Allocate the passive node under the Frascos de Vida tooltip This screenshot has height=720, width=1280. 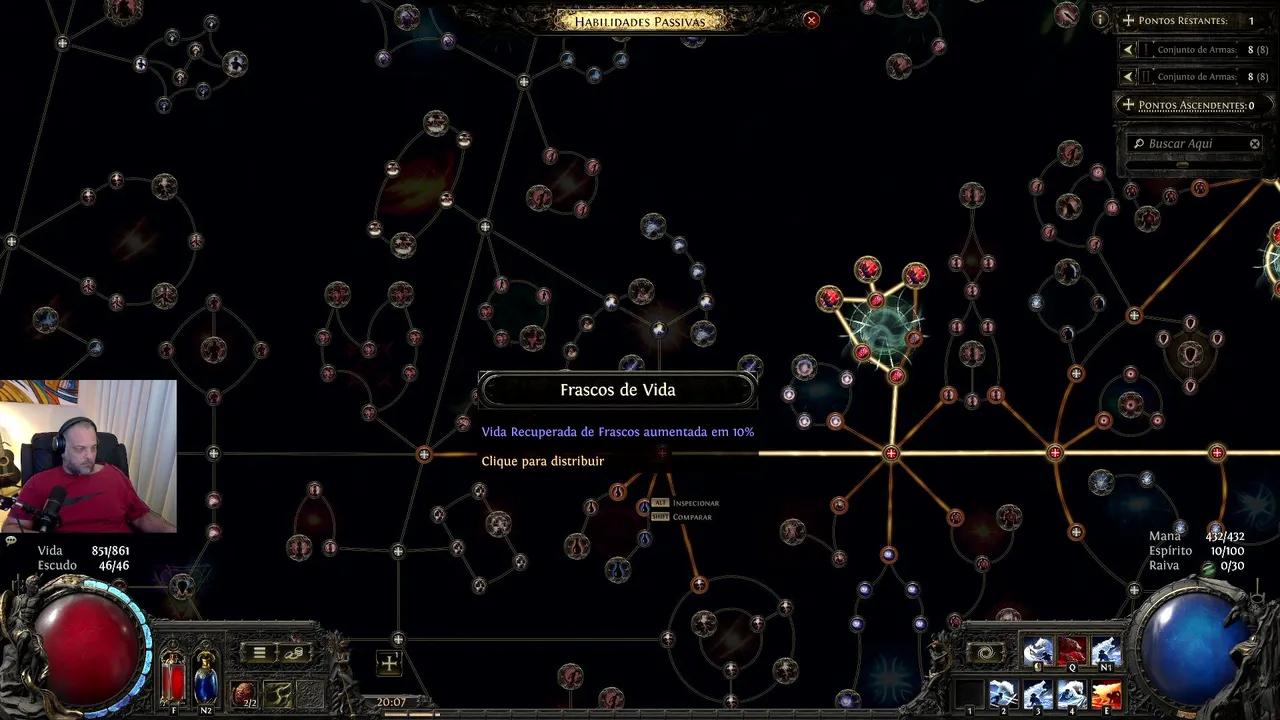point(662,454)
